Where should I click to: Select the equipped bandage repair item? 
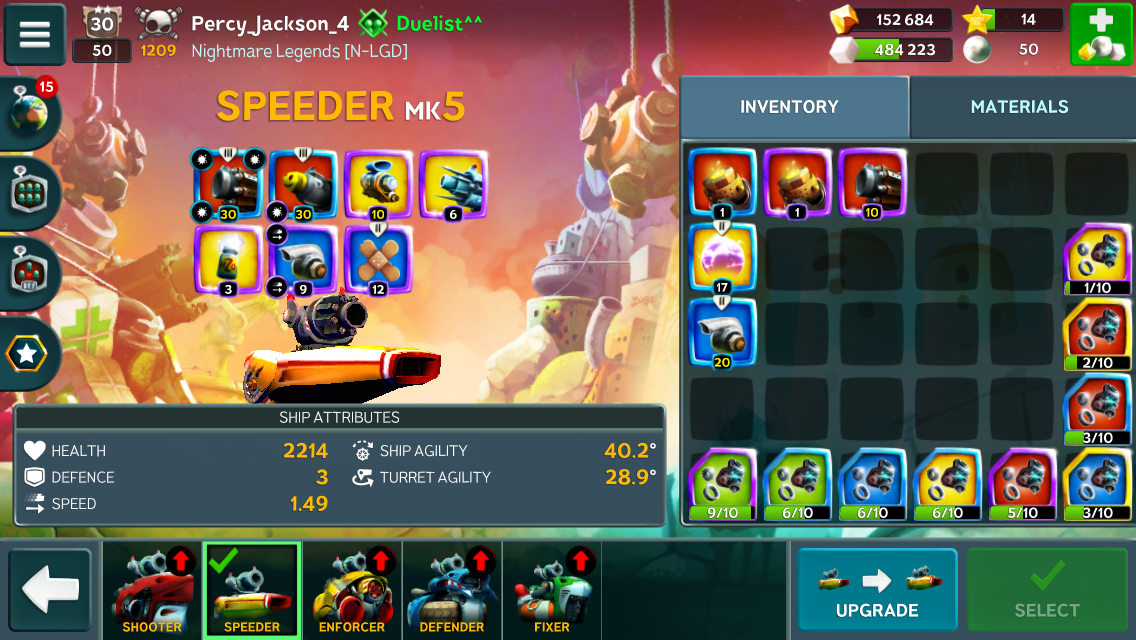pos(378,259)
